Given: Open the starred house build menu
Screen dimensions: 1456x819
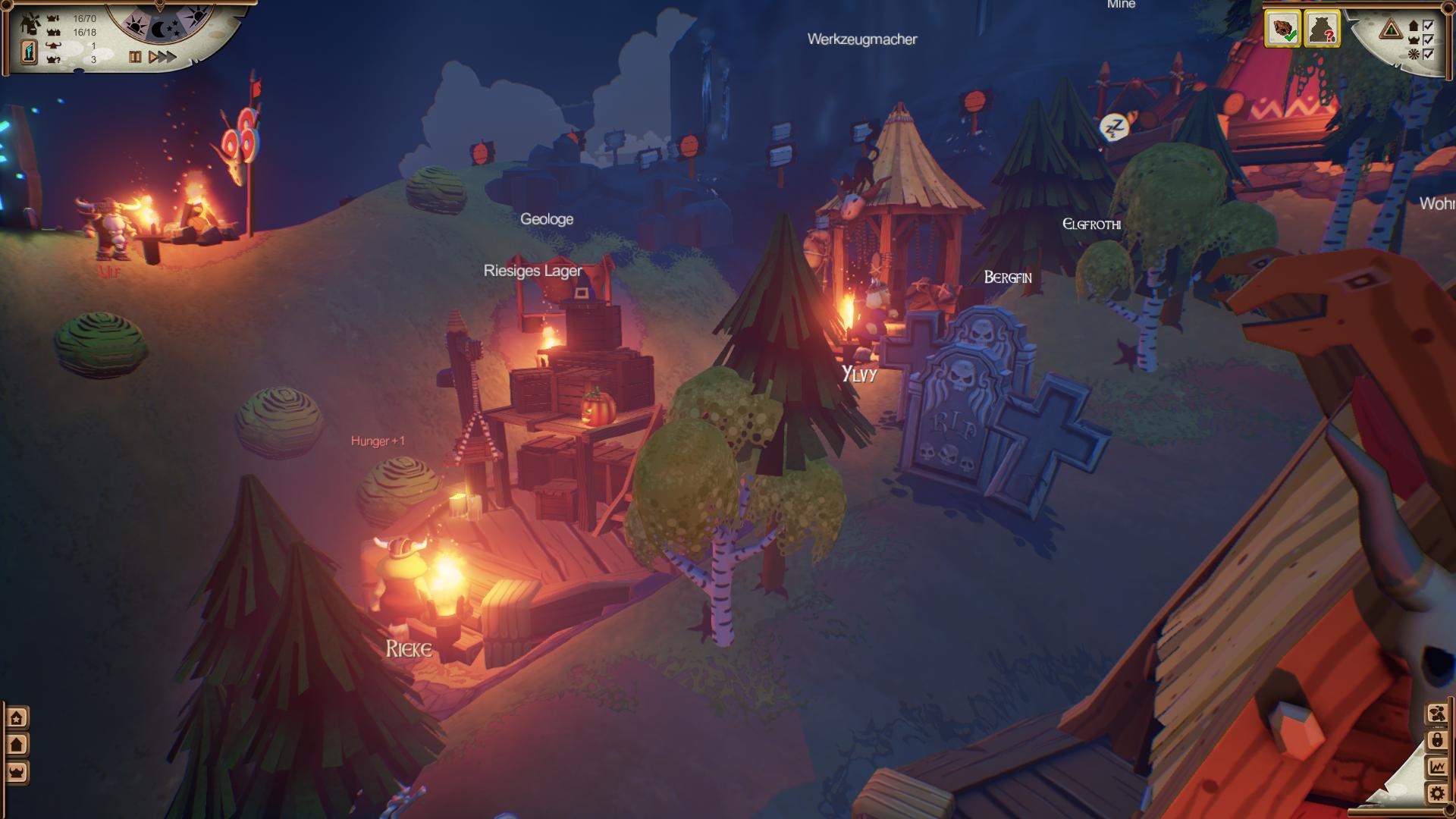Looking at the screenshot, I should click(17, 717).
